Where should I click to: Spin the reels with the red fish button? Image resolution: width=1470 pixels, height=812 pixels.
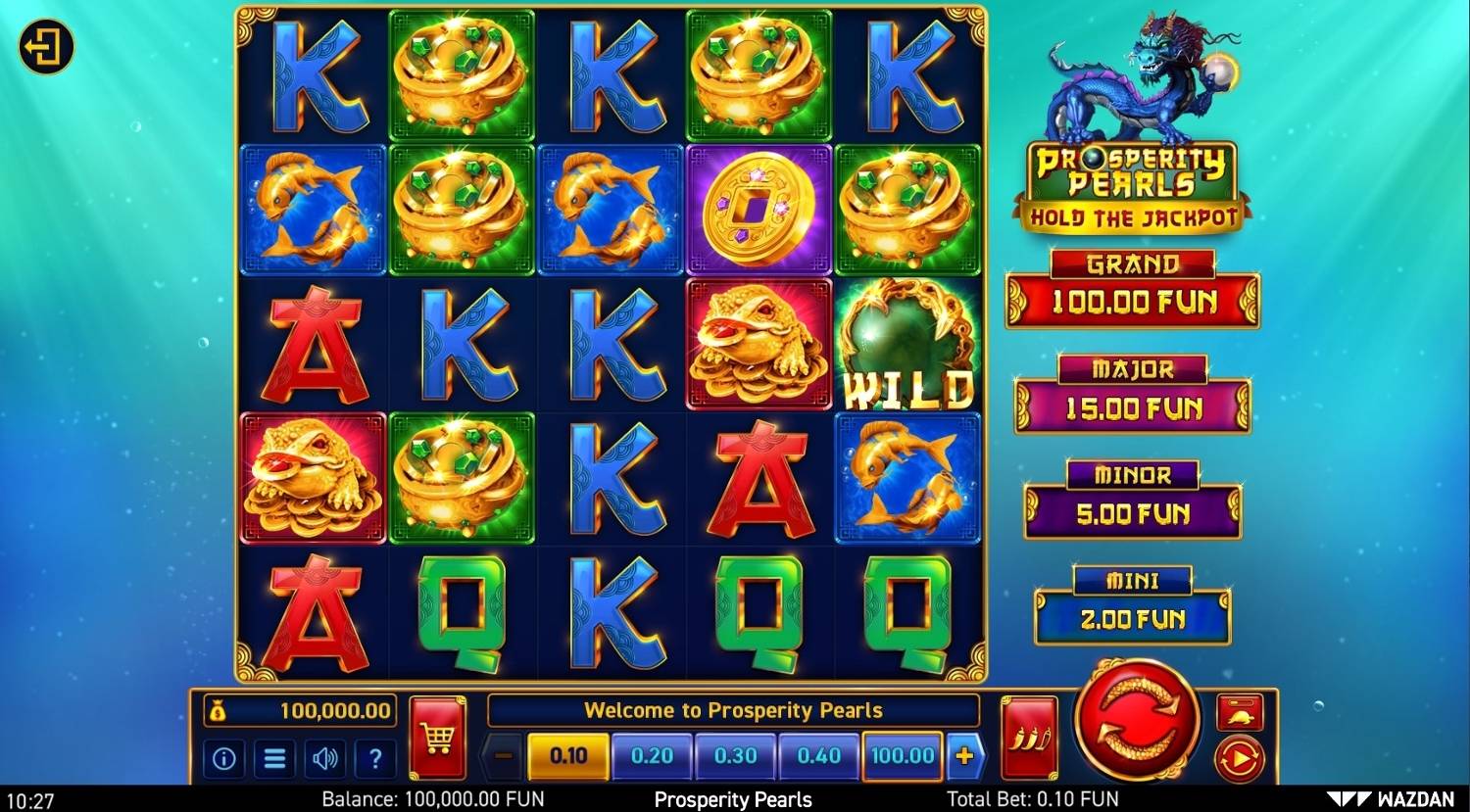coord(1137,719)
